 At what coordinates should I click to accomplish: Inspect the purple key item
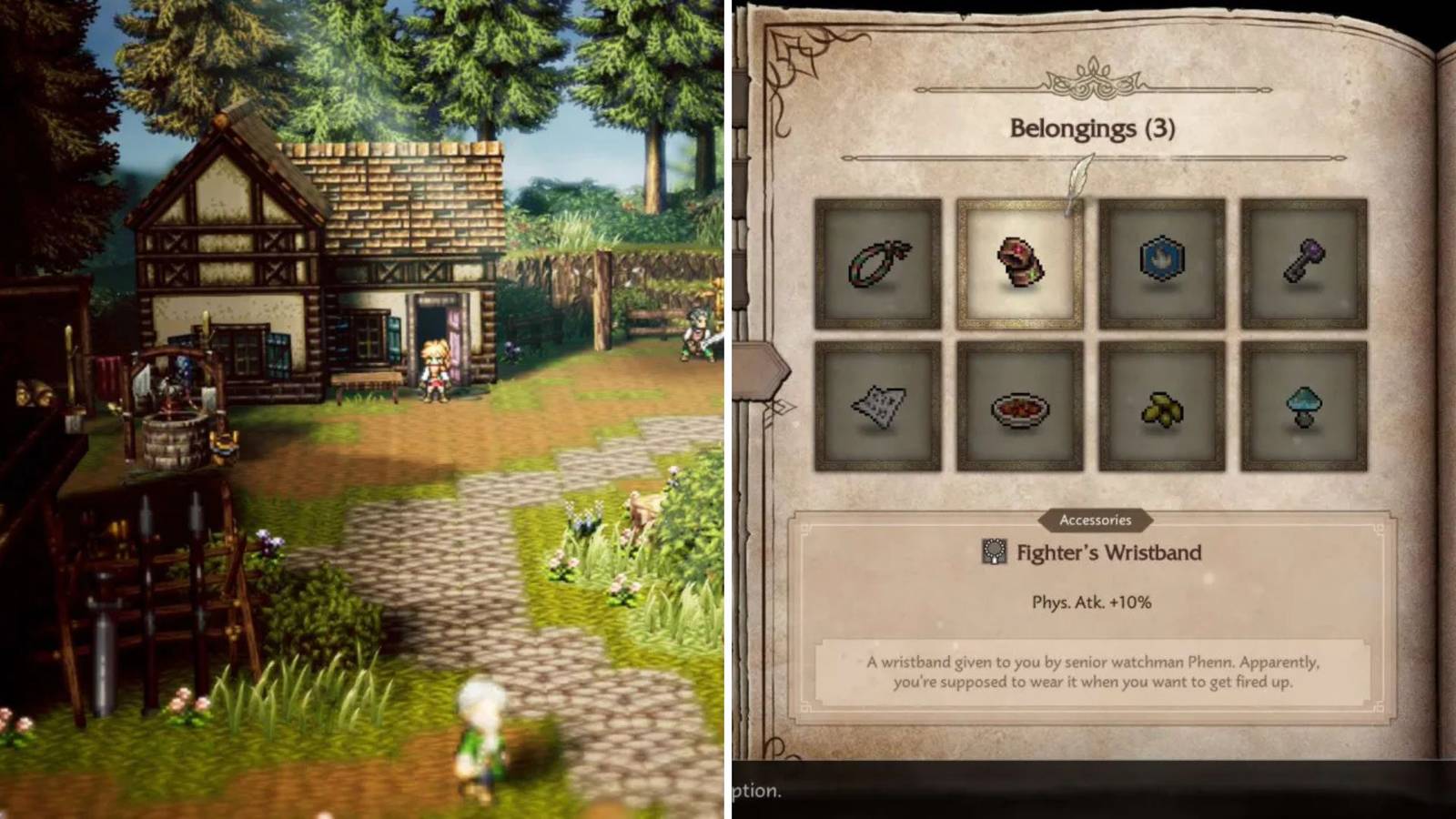(1303, 261)
